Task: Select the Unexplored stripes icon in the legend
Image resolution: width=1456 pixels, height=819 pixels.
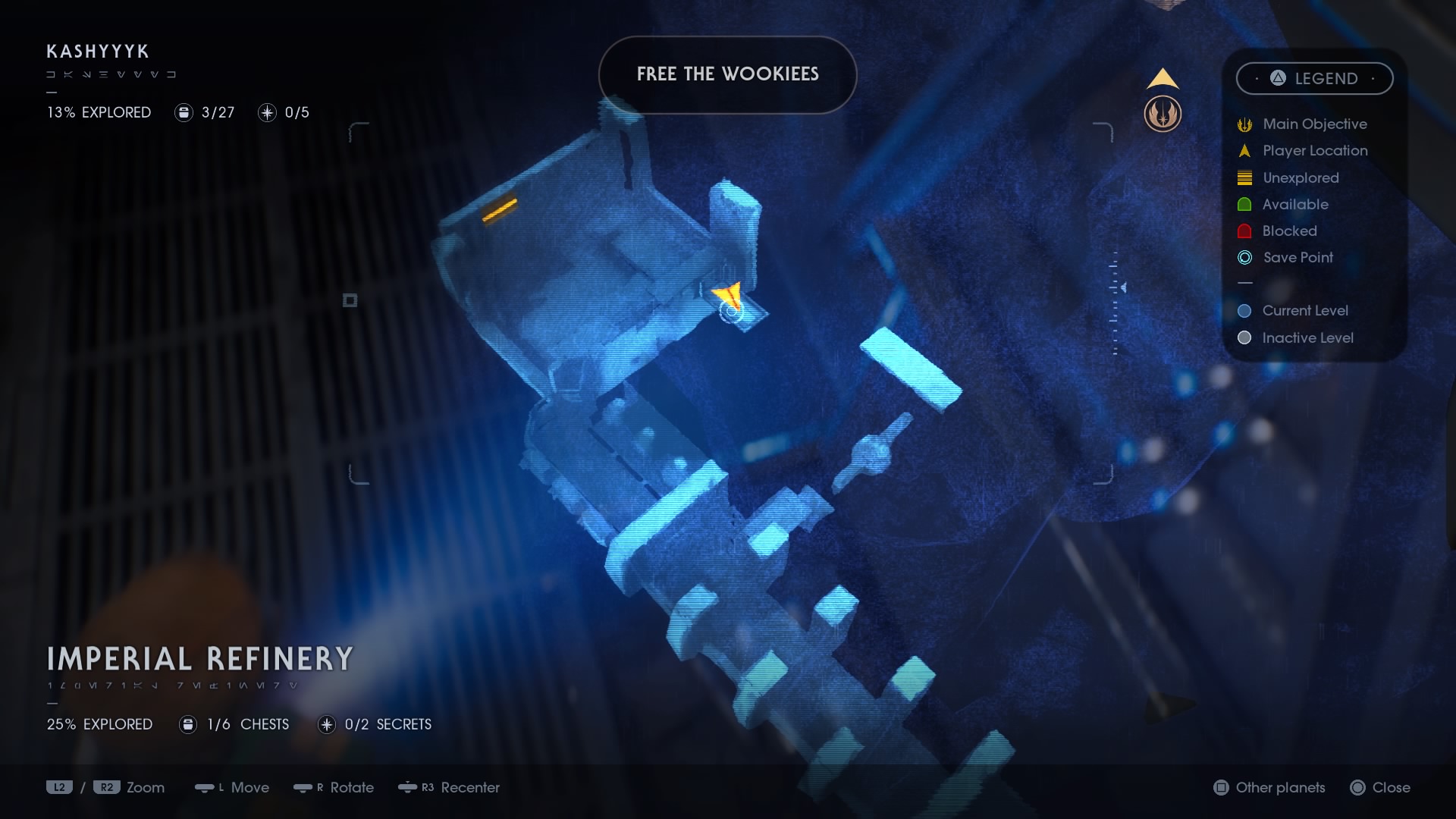Action: pyautogui.click(x=1244, y=177)
